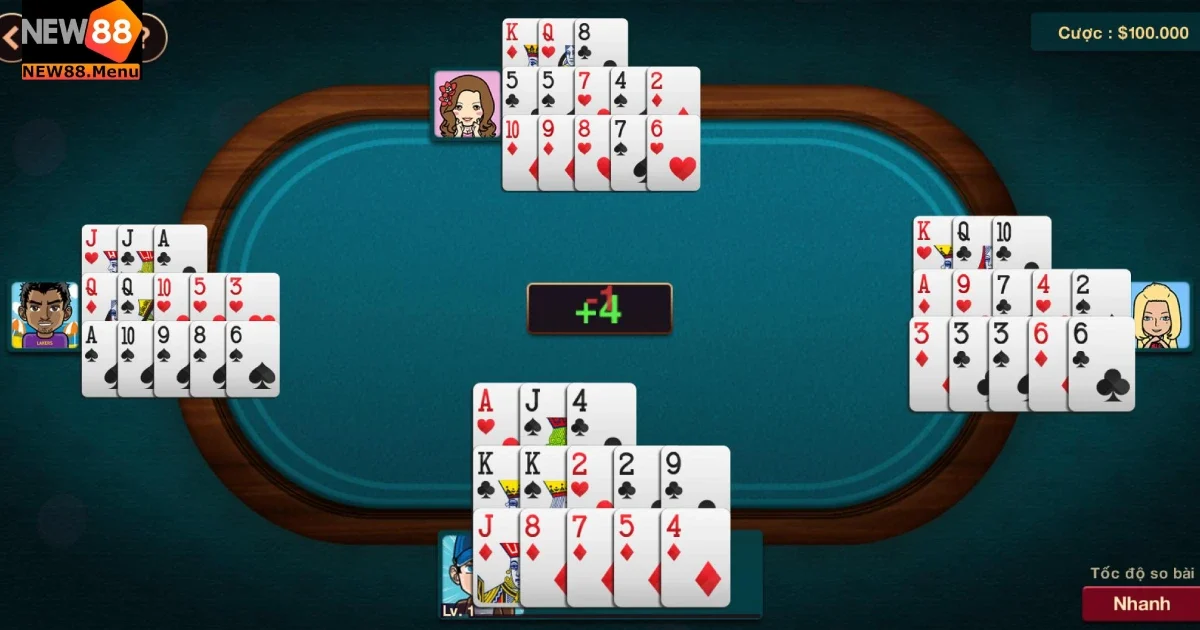Set the comparison speed to Nhanh
1200x630 pixels.
click(1140, 603)
